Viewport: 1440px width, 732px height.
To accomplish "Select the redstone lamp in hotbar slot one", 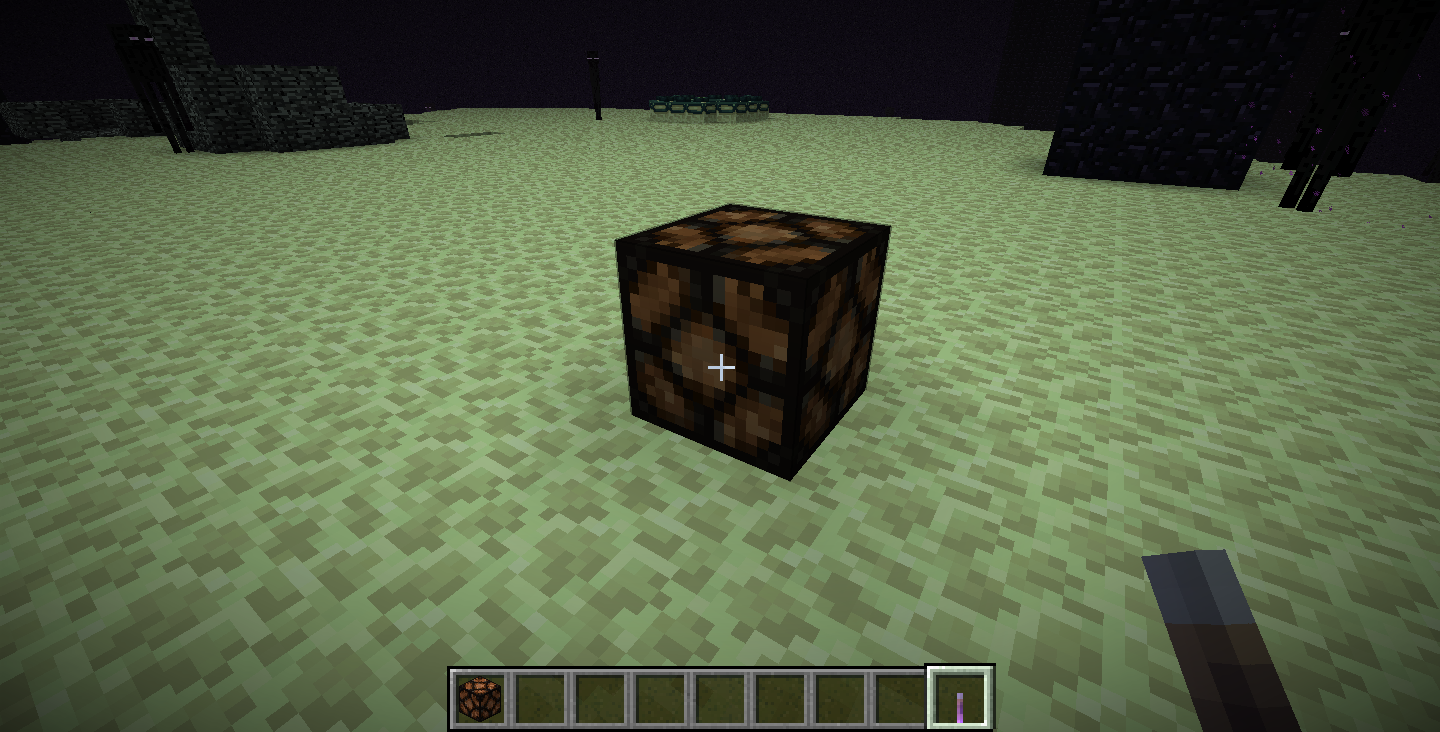I will [x=480, y=695].
